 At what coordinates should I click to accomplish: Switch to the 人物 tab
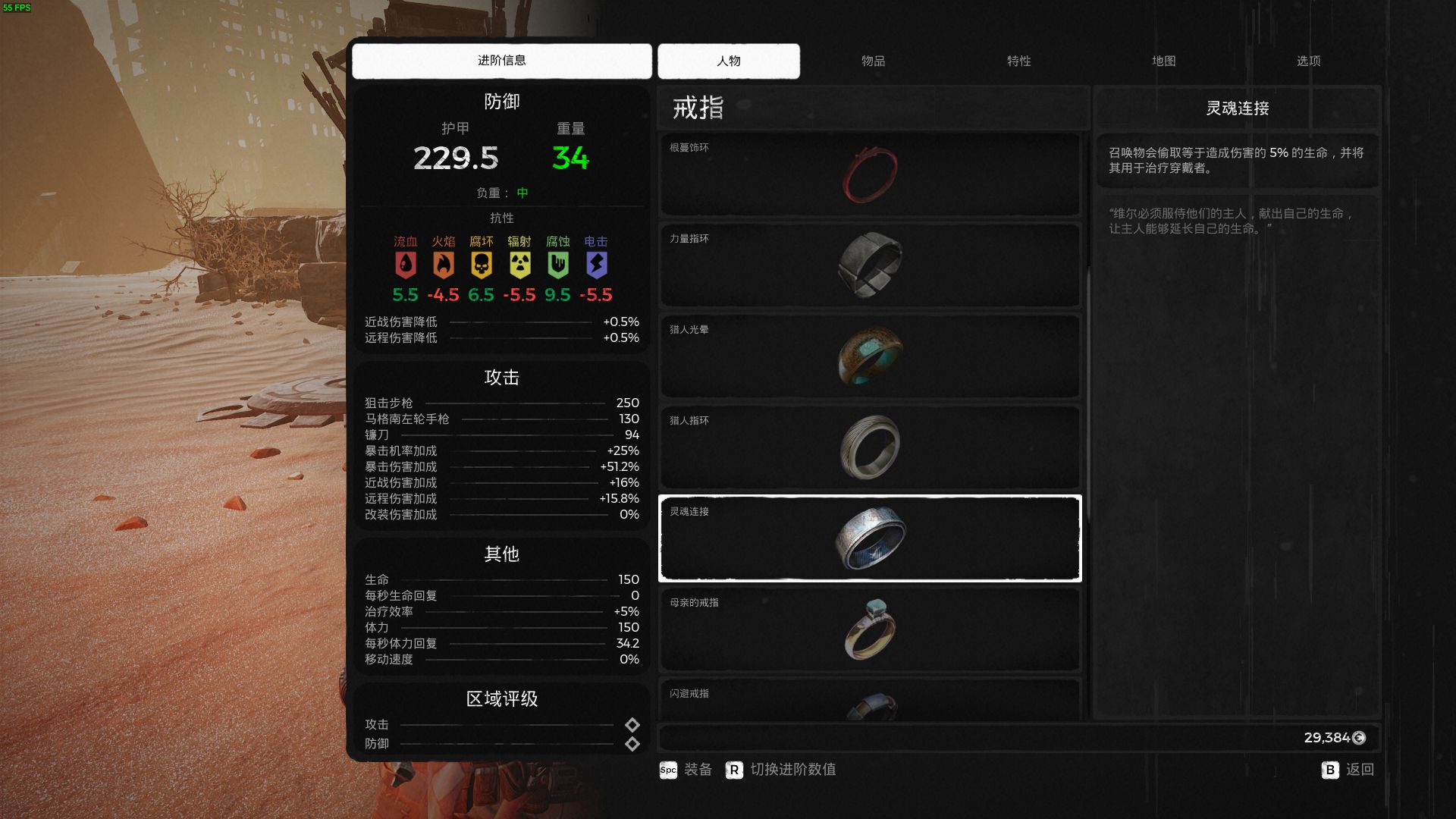(x=728, y=61)
